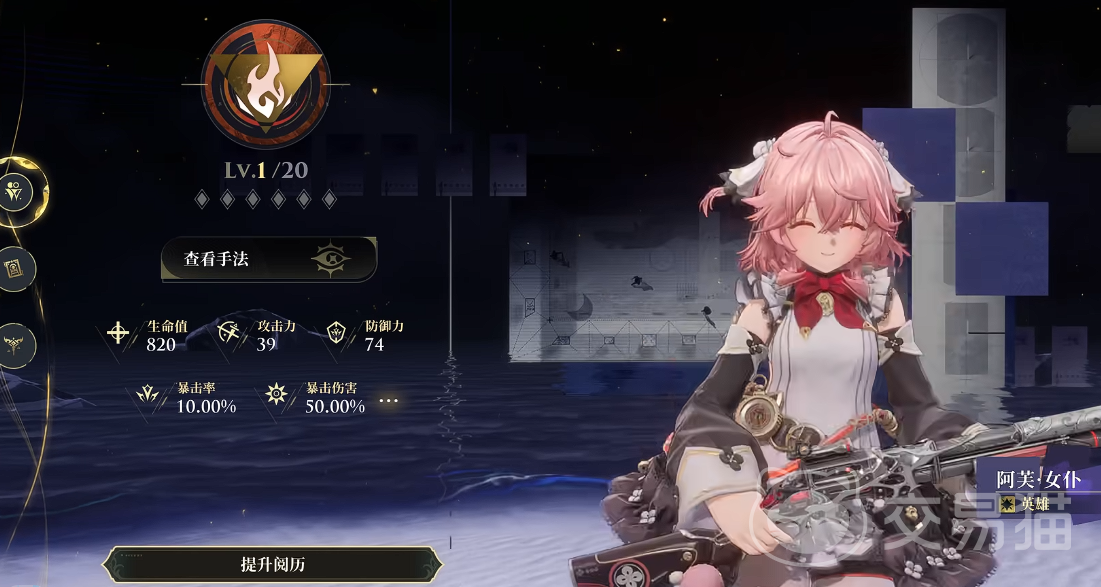The width and height of the screenshot is (1101, 587).
Task: Expand full stats with the three-dot button
Action: pyautogui.click(x=389, y=401)
